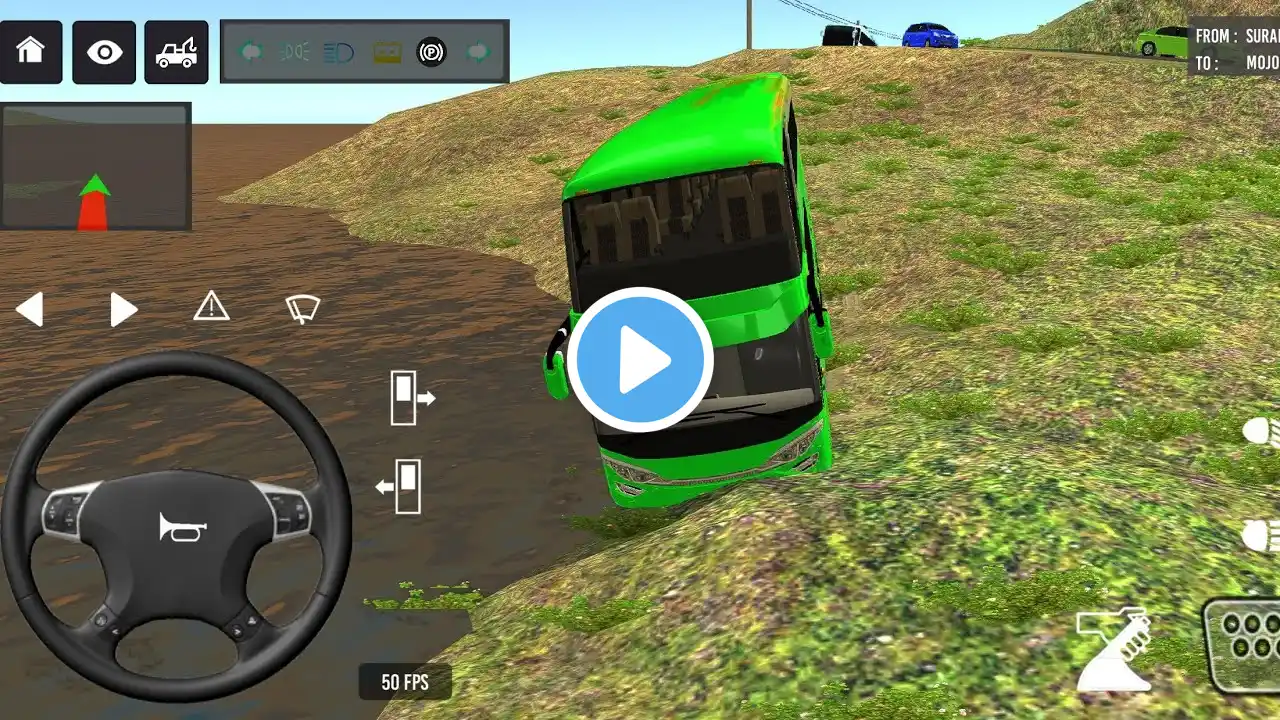Honk the horn on the steering wheel
Screen dimensions: 1280x720
coord(182,527)
